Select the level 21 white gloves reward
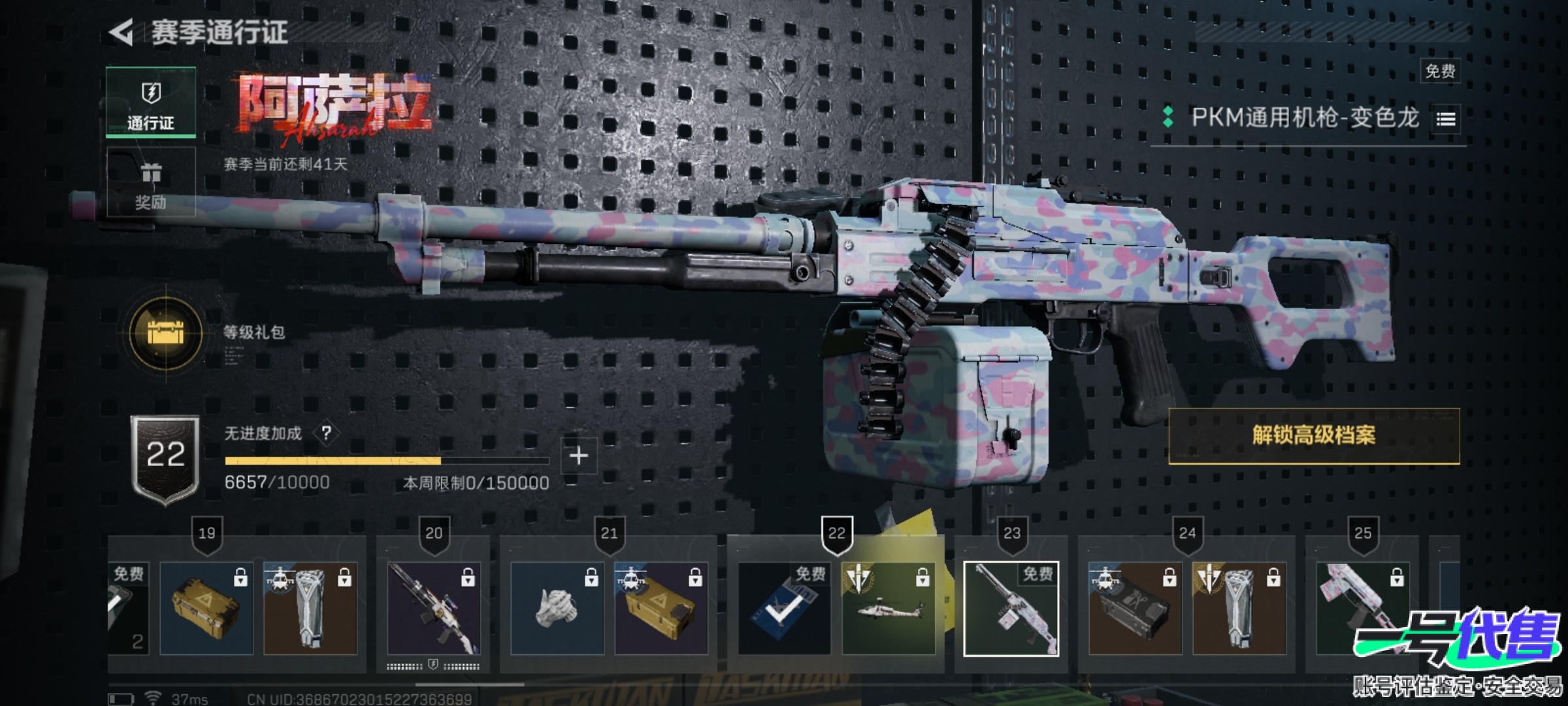Image resolution: width=1568 pixels, height=706 pixels. pos(557,609)
